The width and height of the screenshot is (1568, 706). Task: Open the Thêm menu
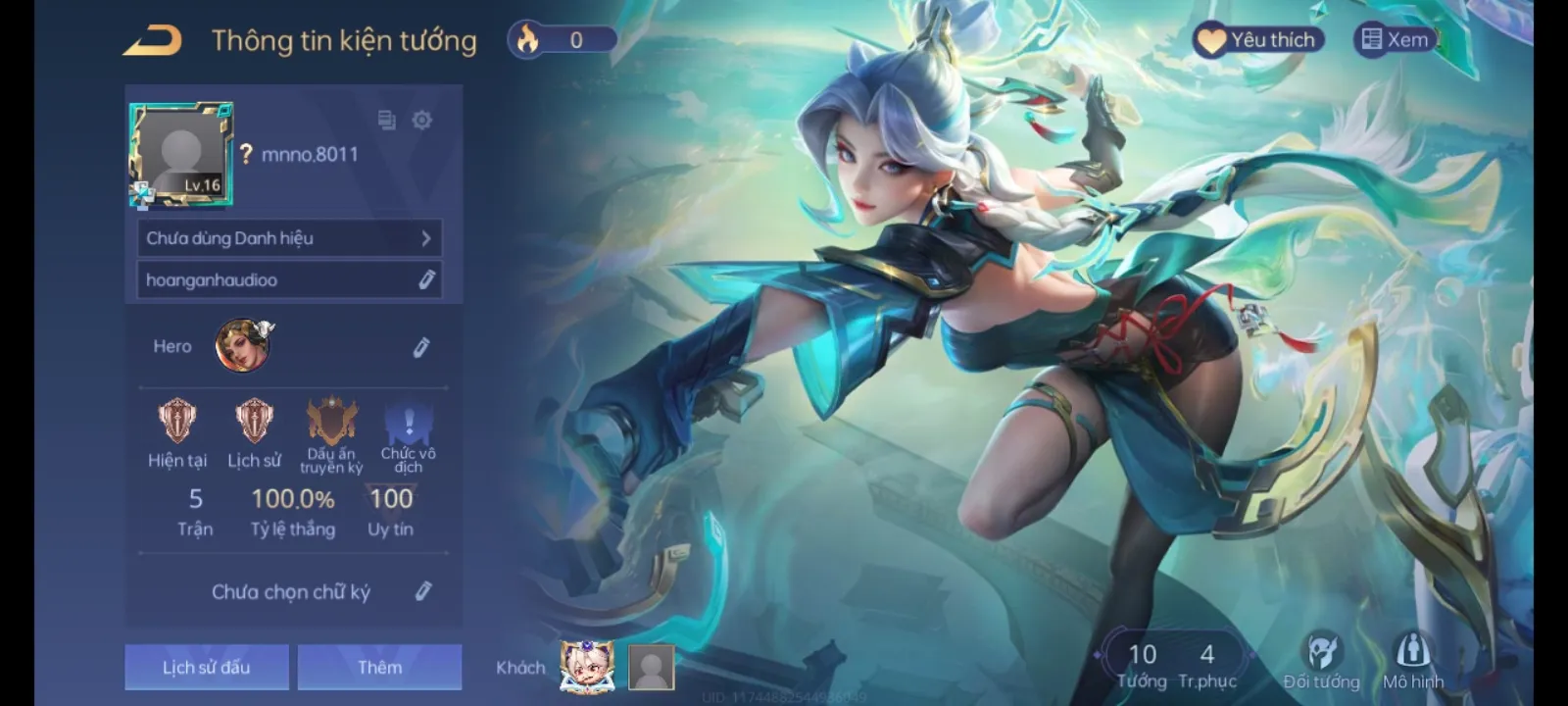[379, 666]
